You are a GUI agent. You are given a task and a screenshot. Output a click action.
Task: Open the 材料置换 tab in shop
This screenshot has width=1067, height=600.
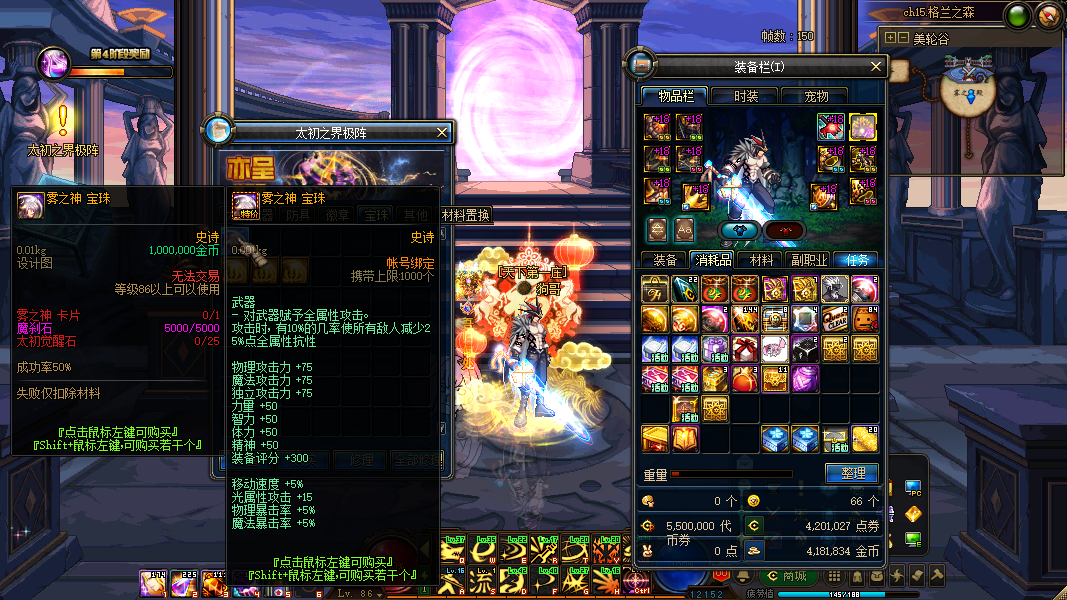click(x=466, y=215)
